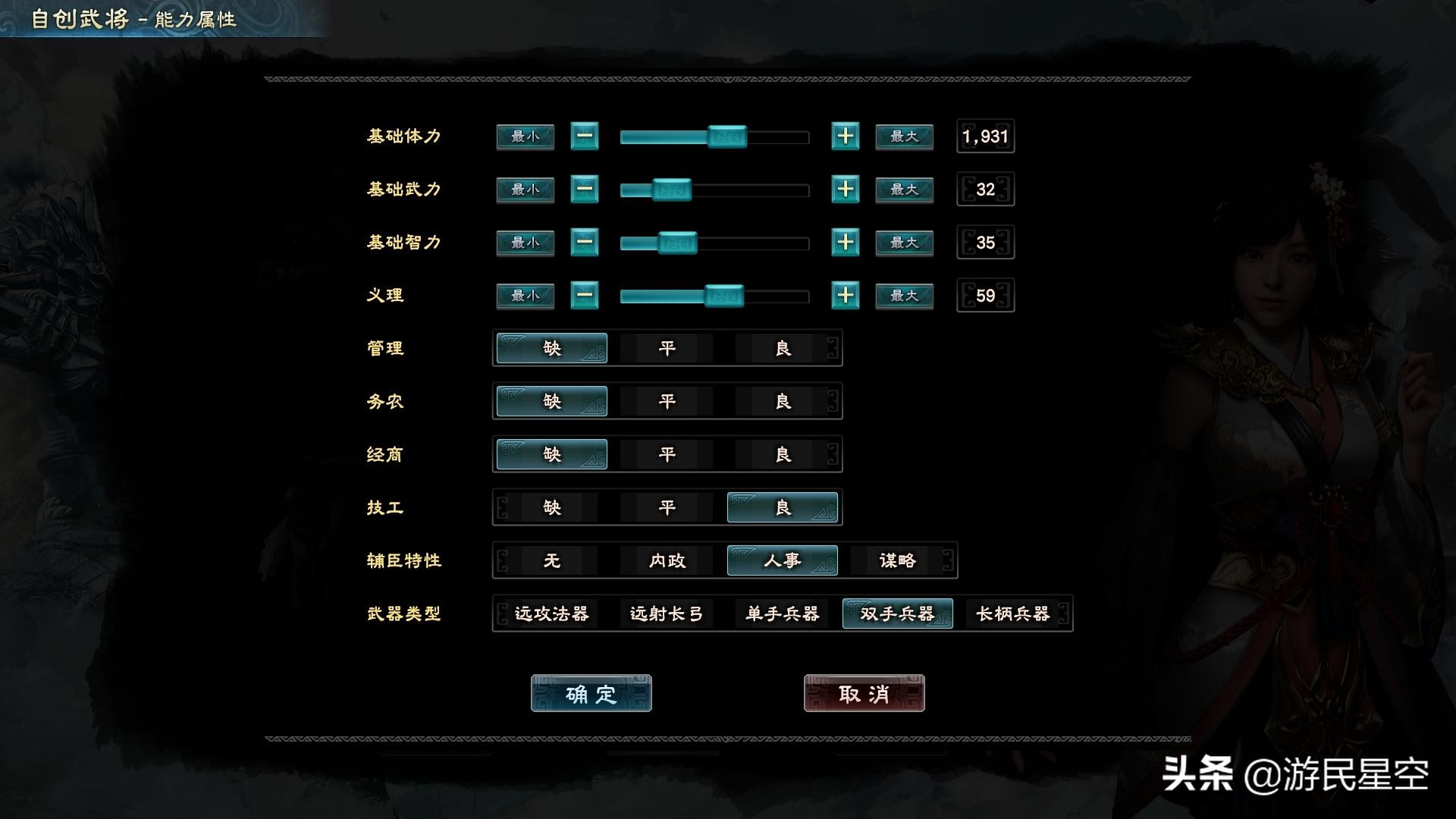Screen dimensions: 1456x819
Task: Choose 长柄兵器 weapon type
Action: pyautogui.click(x=1013, y=615)
